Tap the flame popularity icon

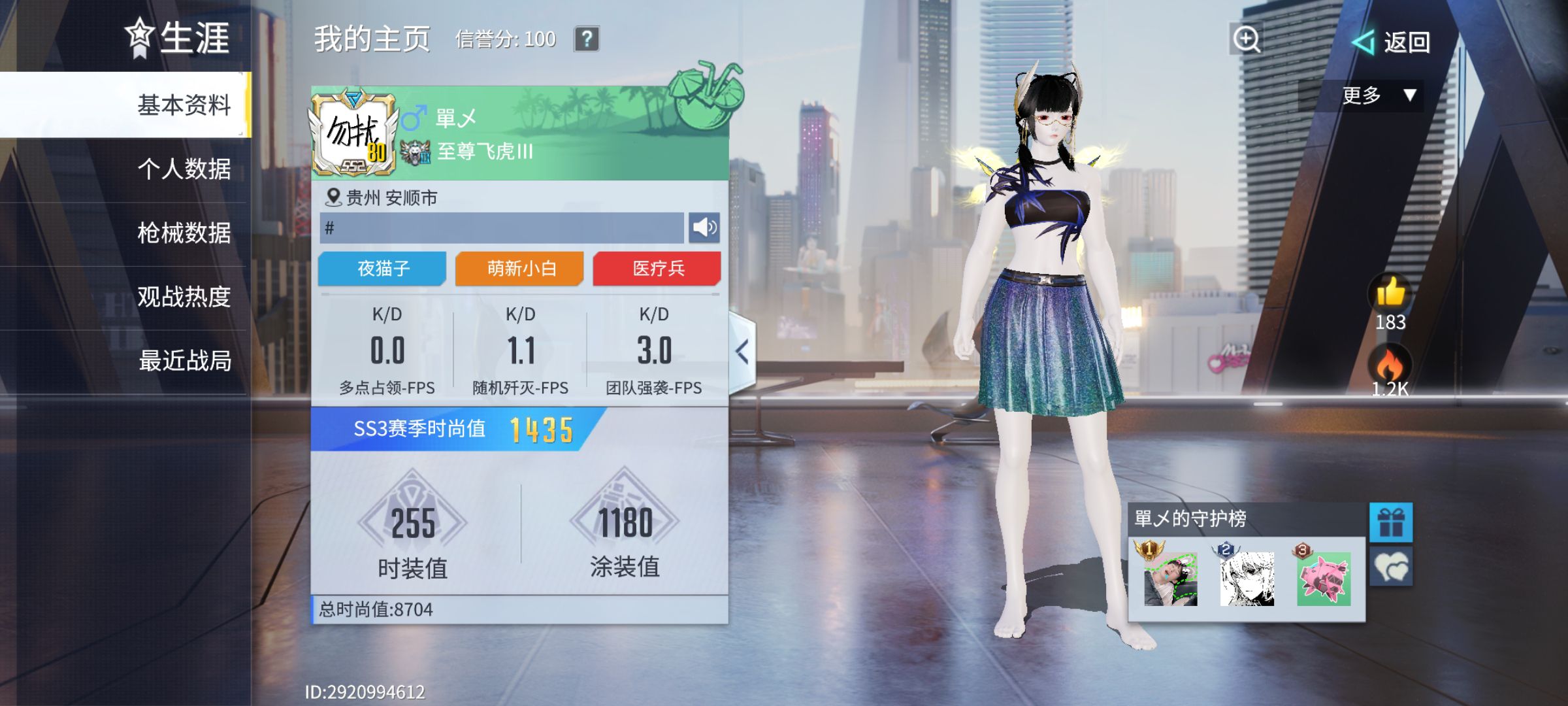tap(1390, 363)
